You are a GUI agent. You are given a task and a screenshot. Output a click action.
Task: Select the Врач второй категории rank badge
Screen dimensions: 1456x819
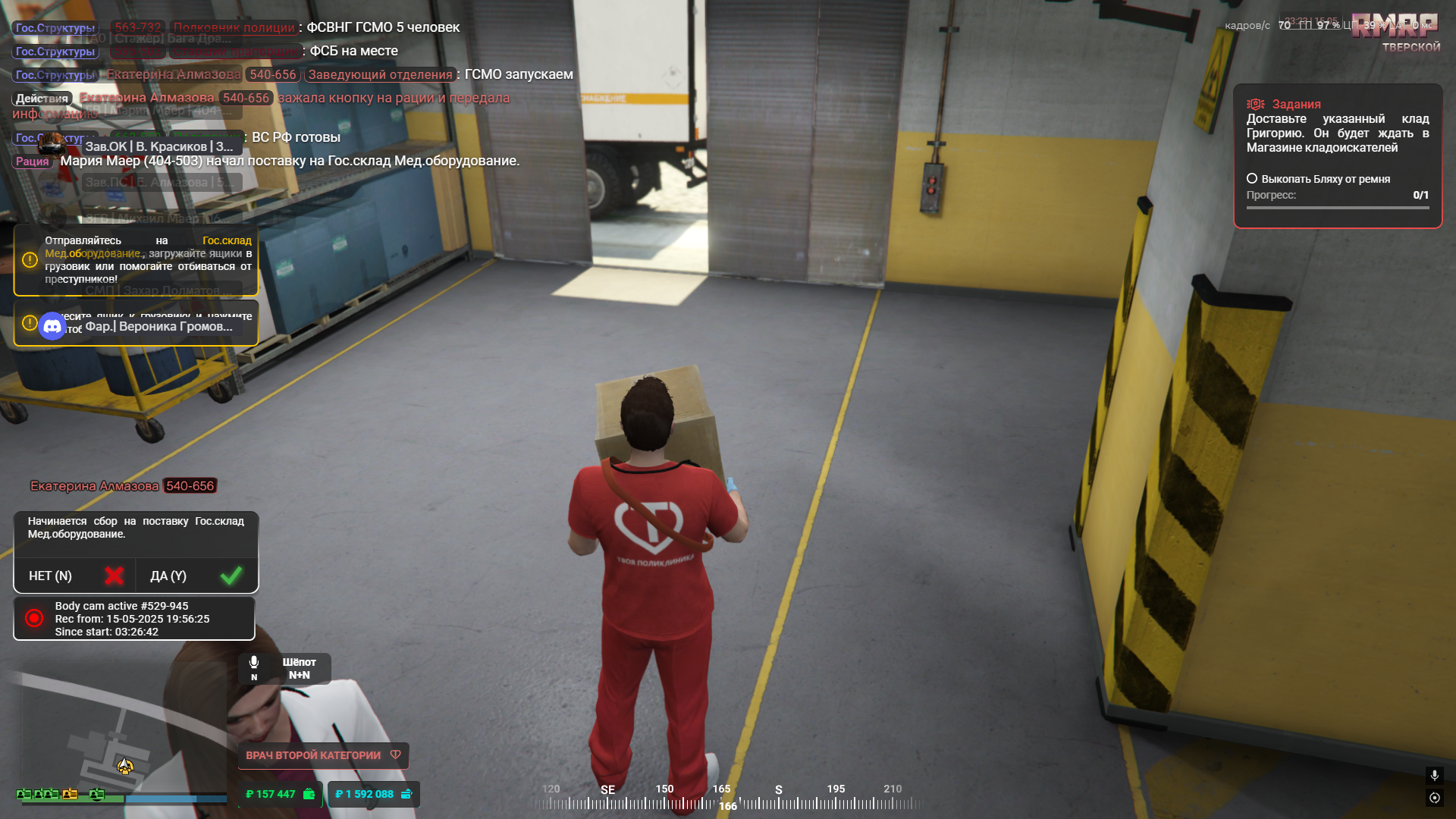323,755
